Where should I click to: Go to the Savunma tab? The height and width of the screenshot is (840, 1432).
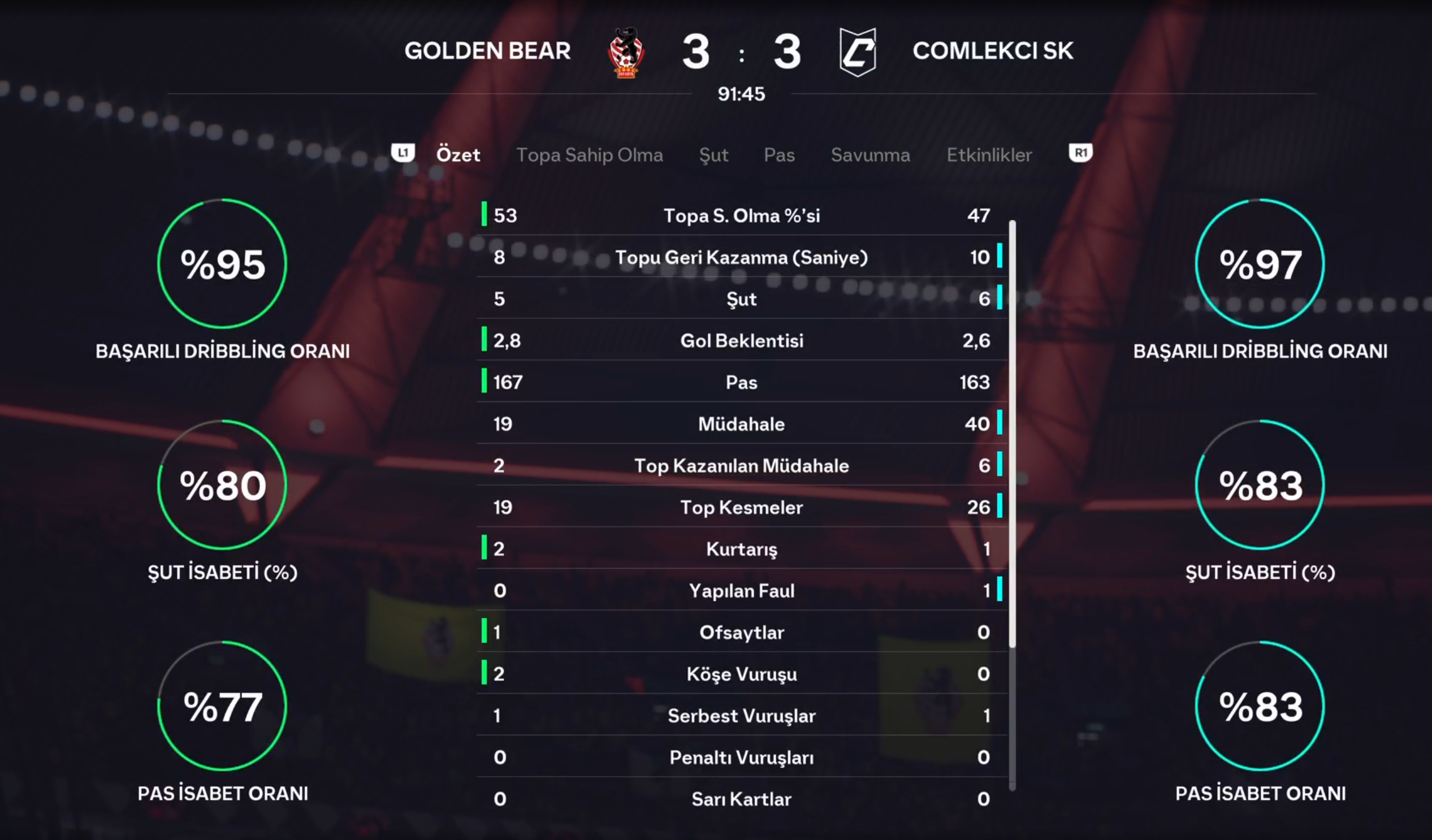[x=870, y=154]
